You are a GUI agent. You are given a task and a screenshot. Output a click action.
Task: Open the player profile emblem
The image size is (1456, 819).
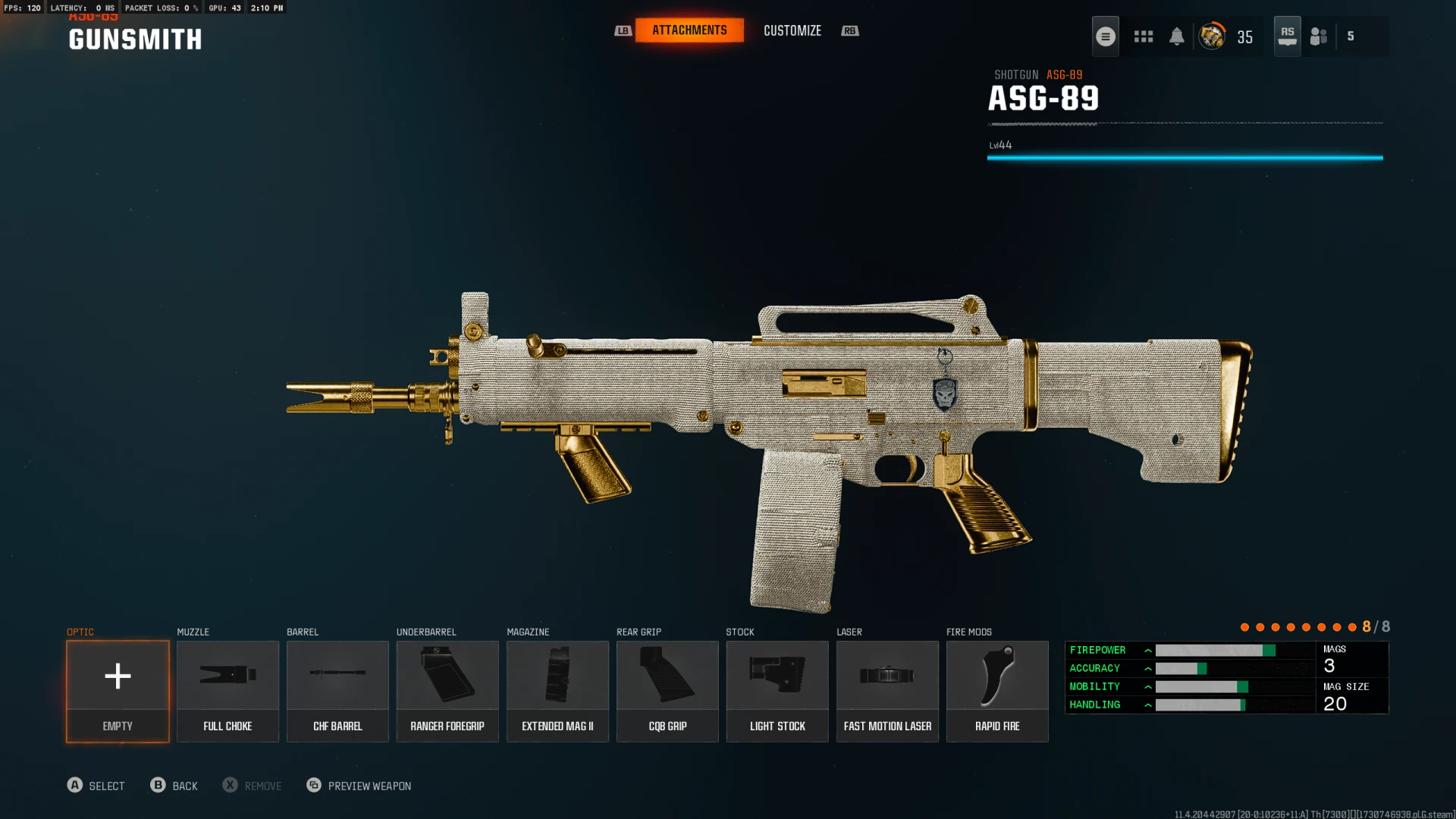[x=1212, y=36]
